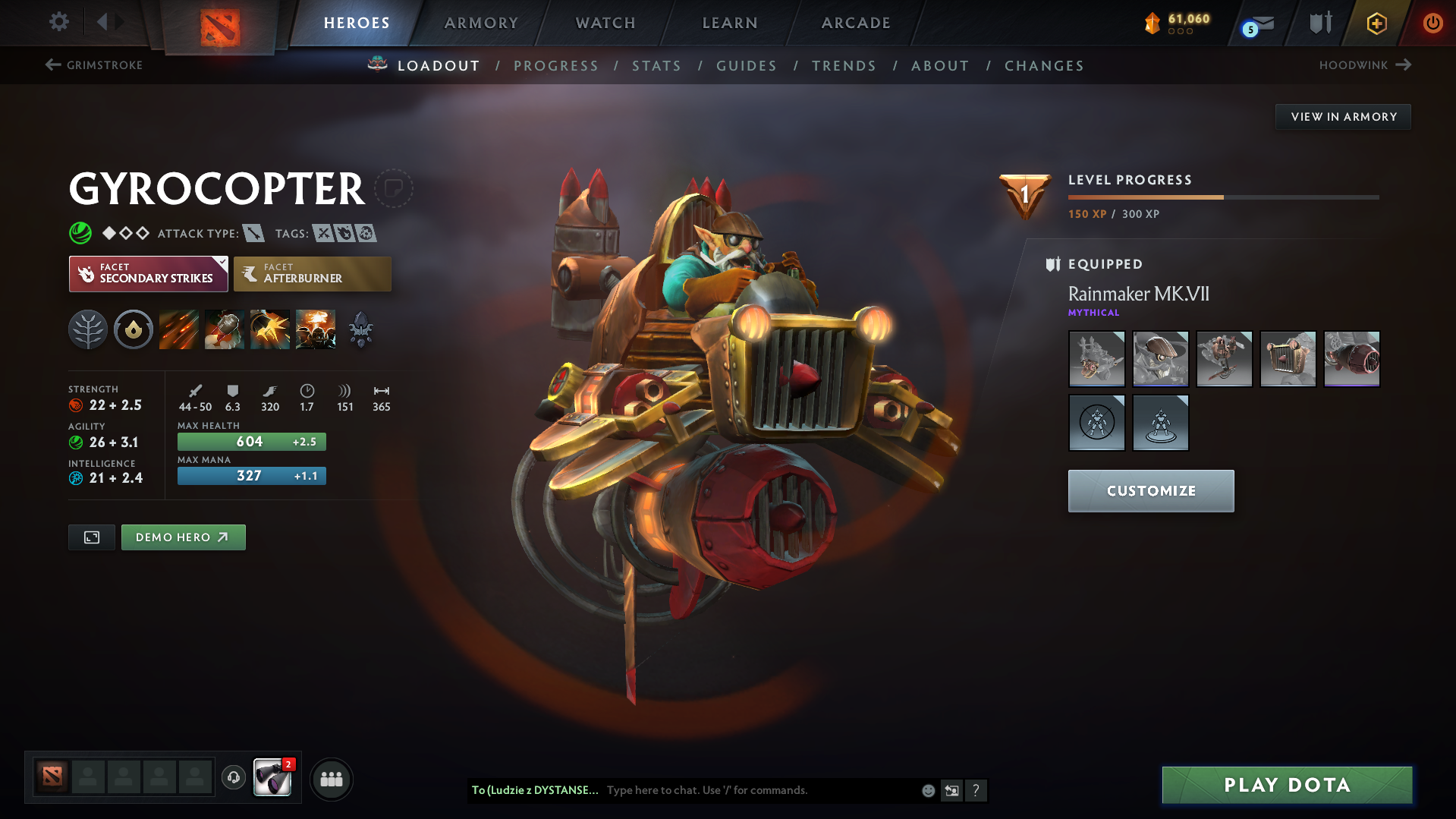Go to previous hero Grimstroke
This screenshot has width=1456, height=819.
tap(93, 65)
